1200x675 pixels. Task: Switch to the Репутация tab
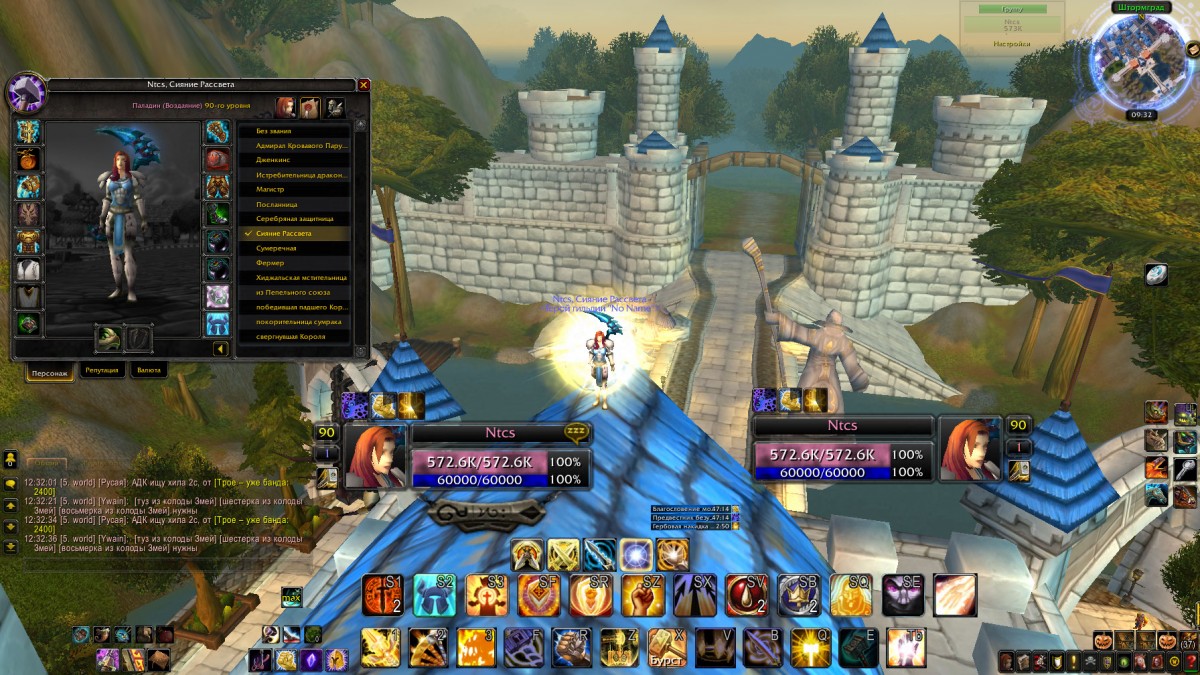(x=103, y=370)
